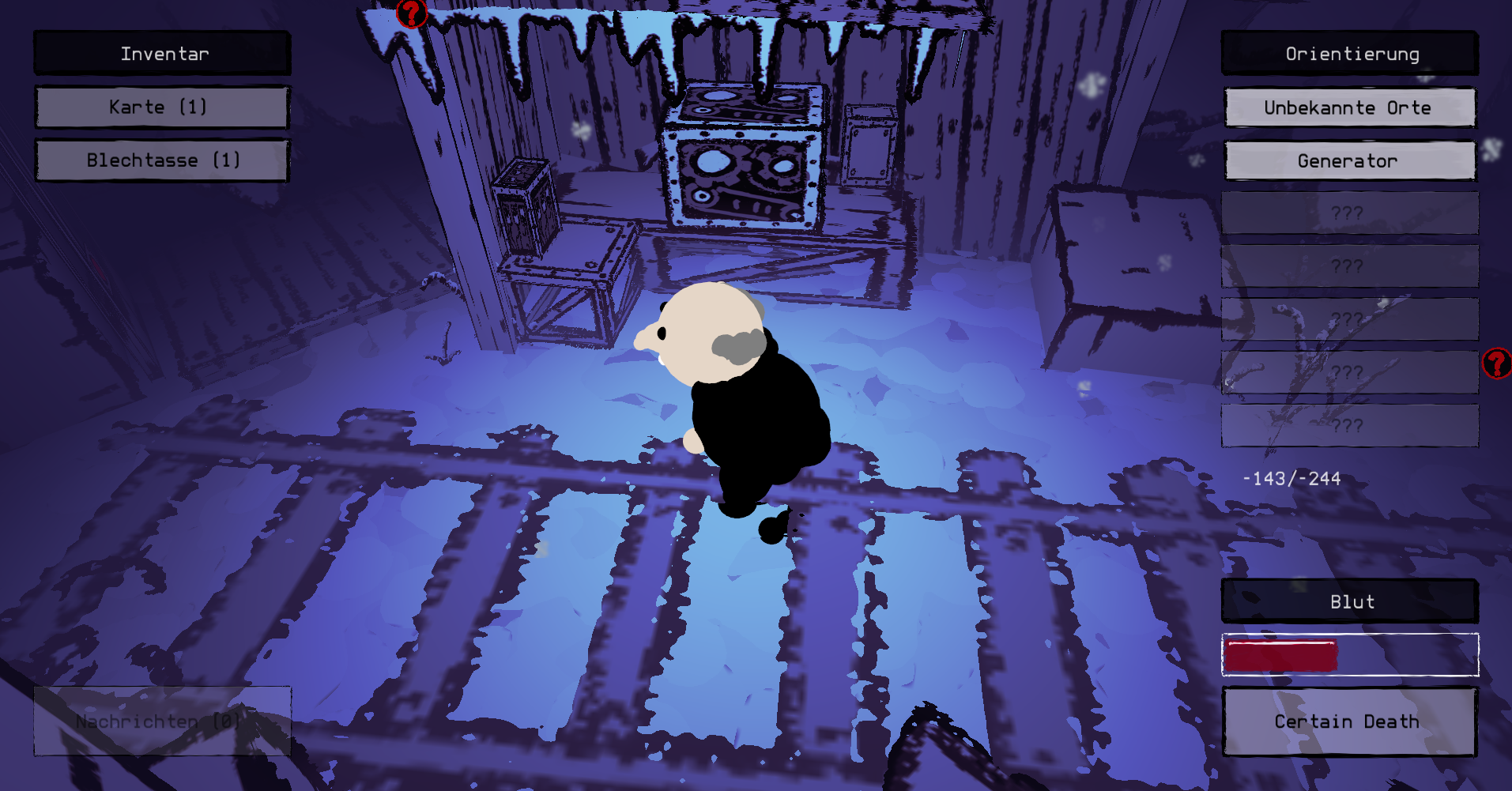
Task: Choose the Blechtasse inventory entry
Action: tap(162, 160)
